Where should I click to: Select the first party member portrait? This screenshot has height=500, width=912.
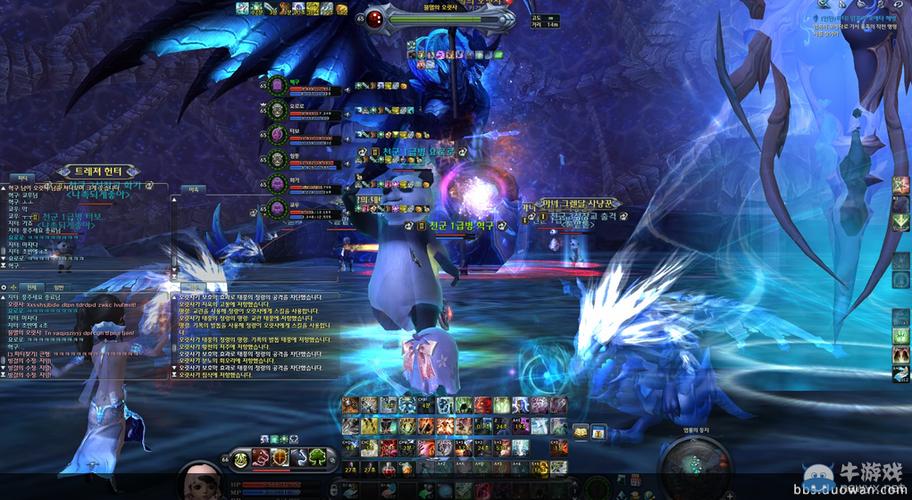coord(277,84)
